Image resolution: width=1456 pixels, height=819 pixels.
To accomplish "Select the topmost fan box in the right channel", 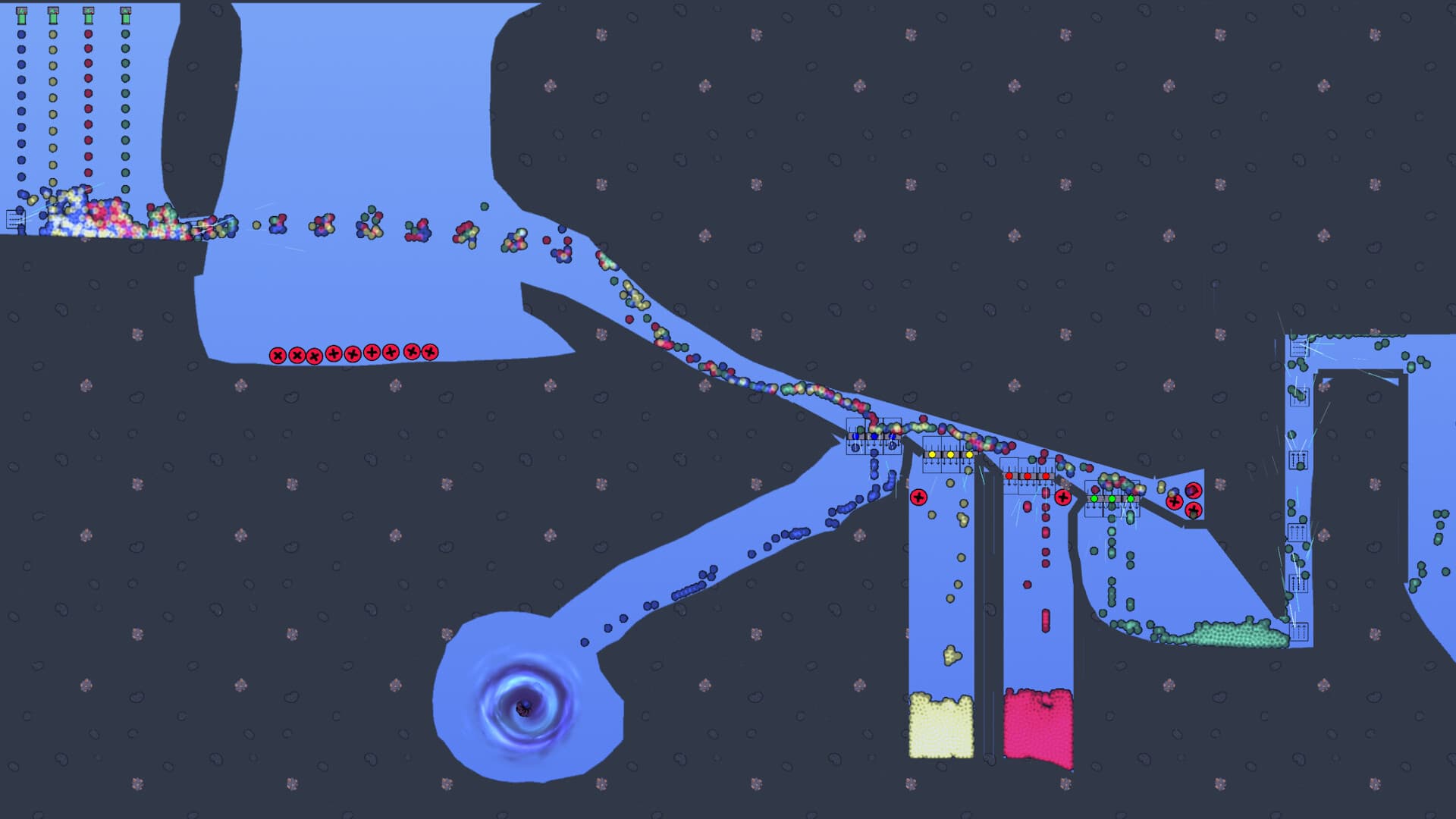I will point(1298,348).
